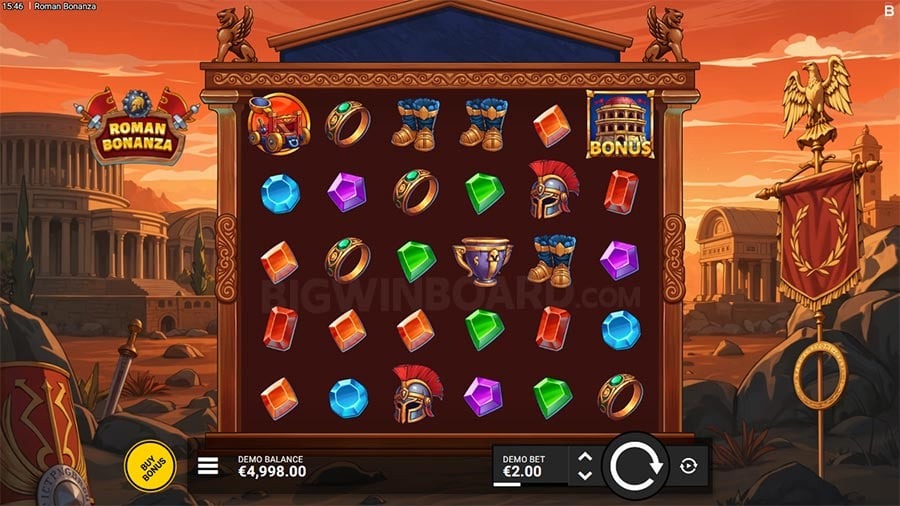Decrease the demo bet with the down arrow
Viewport: 900px width, 506px height.
586,474
